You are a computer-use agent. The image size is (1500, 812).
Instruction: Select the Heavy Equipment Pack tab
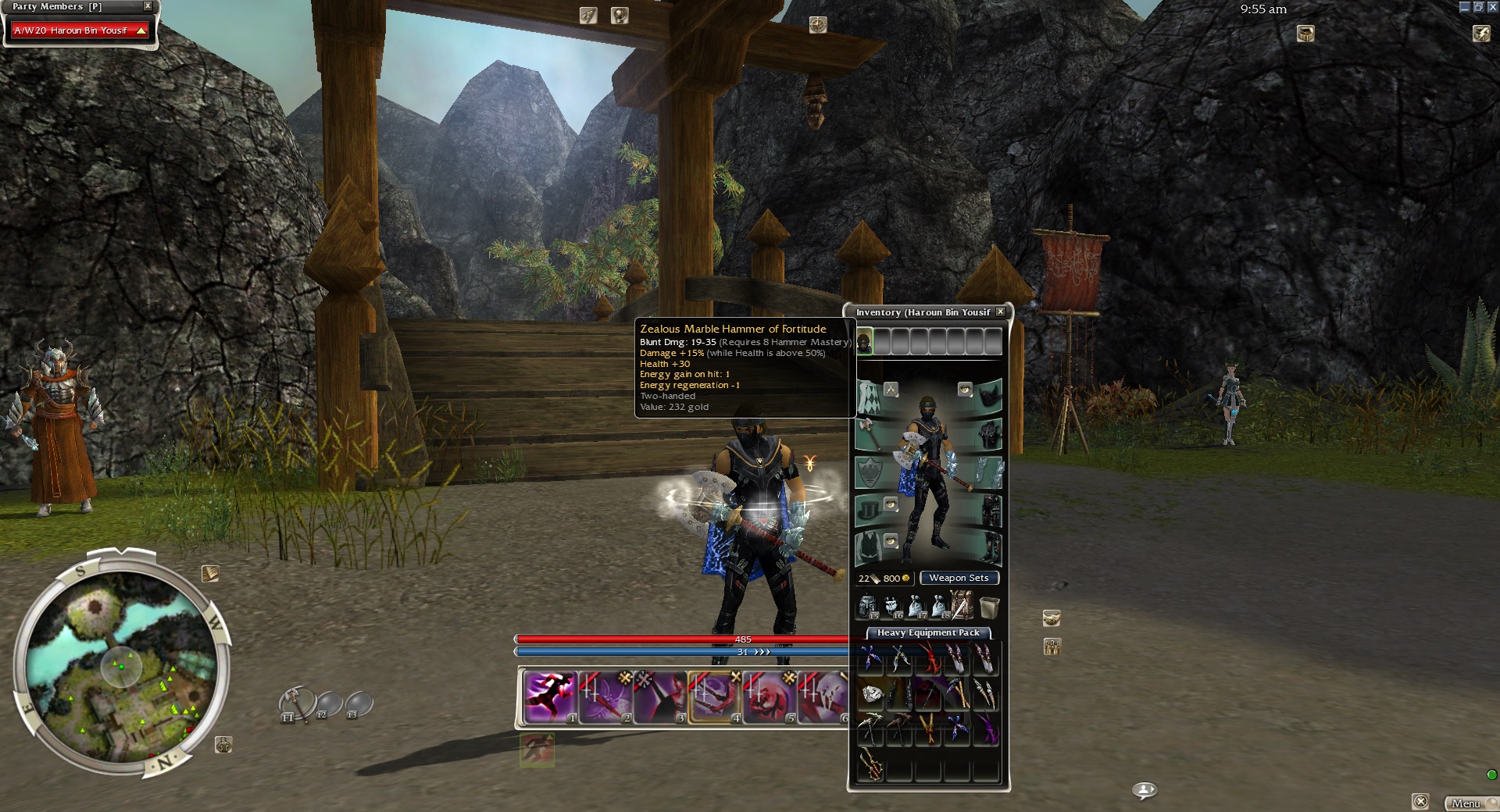pyautogui.click(x=927, y=632)
